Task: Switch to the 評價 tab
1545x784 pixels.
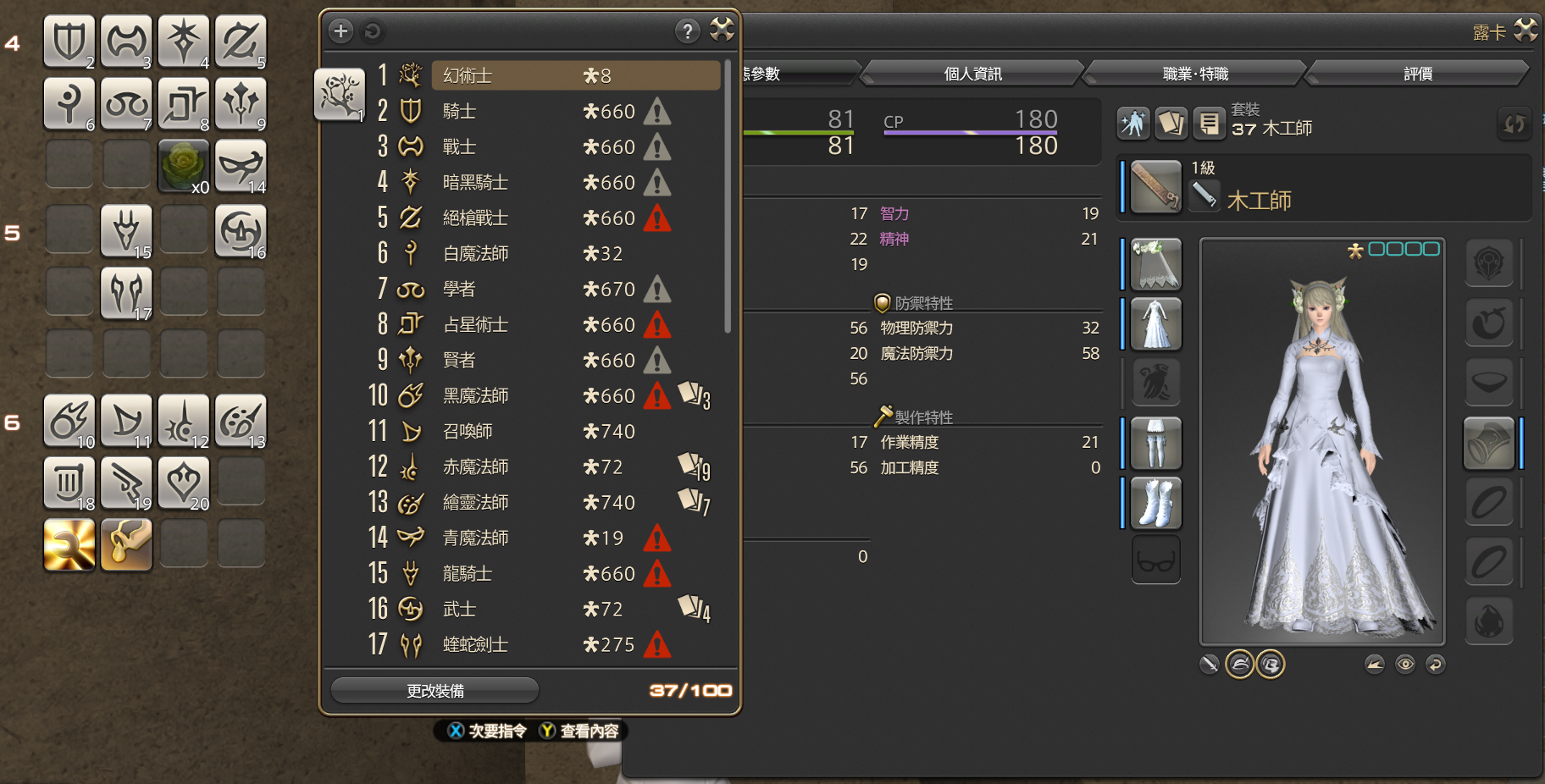Action: 1416,73
